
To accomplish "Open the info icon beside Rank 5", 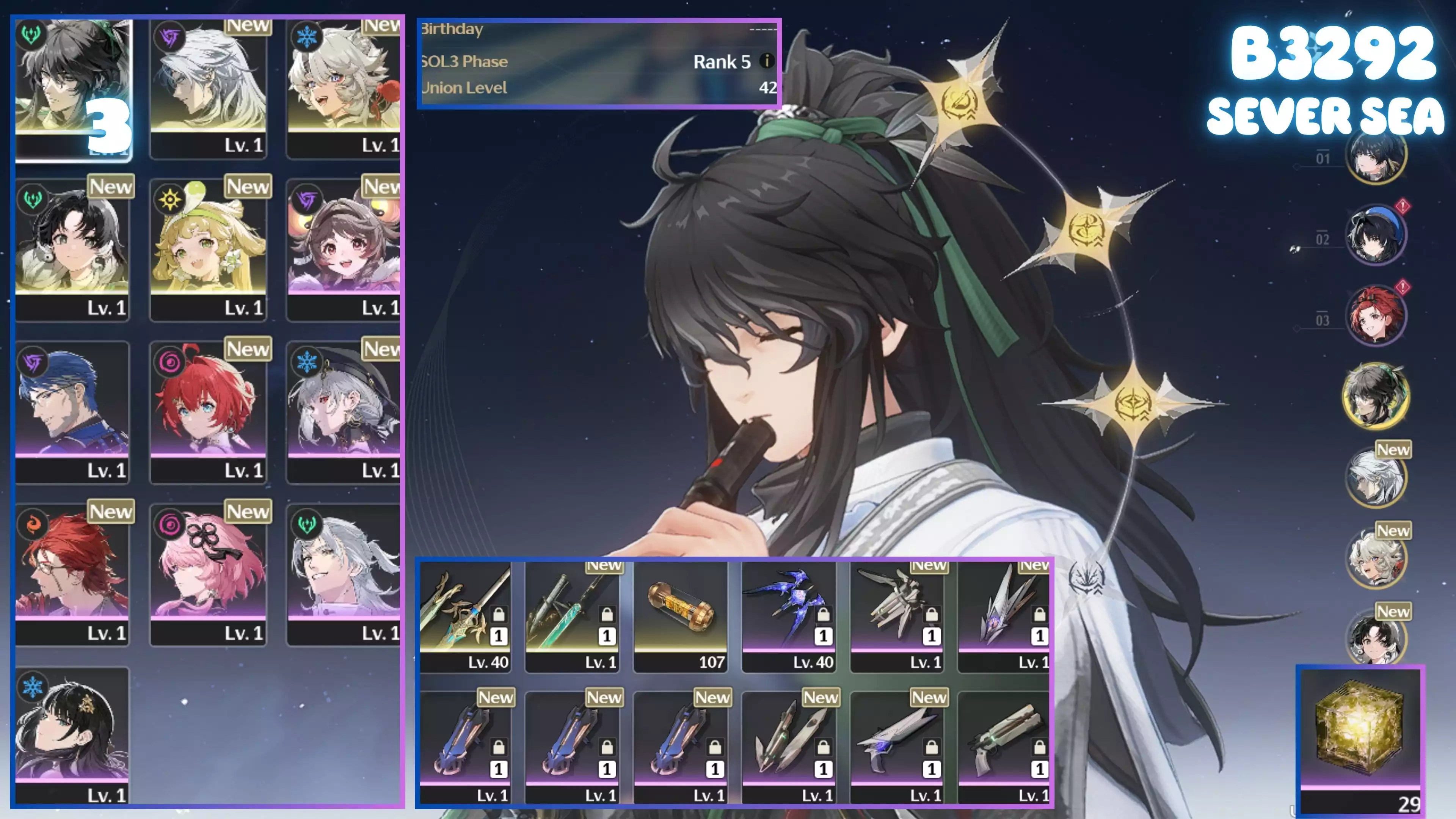I will [766, 61].
